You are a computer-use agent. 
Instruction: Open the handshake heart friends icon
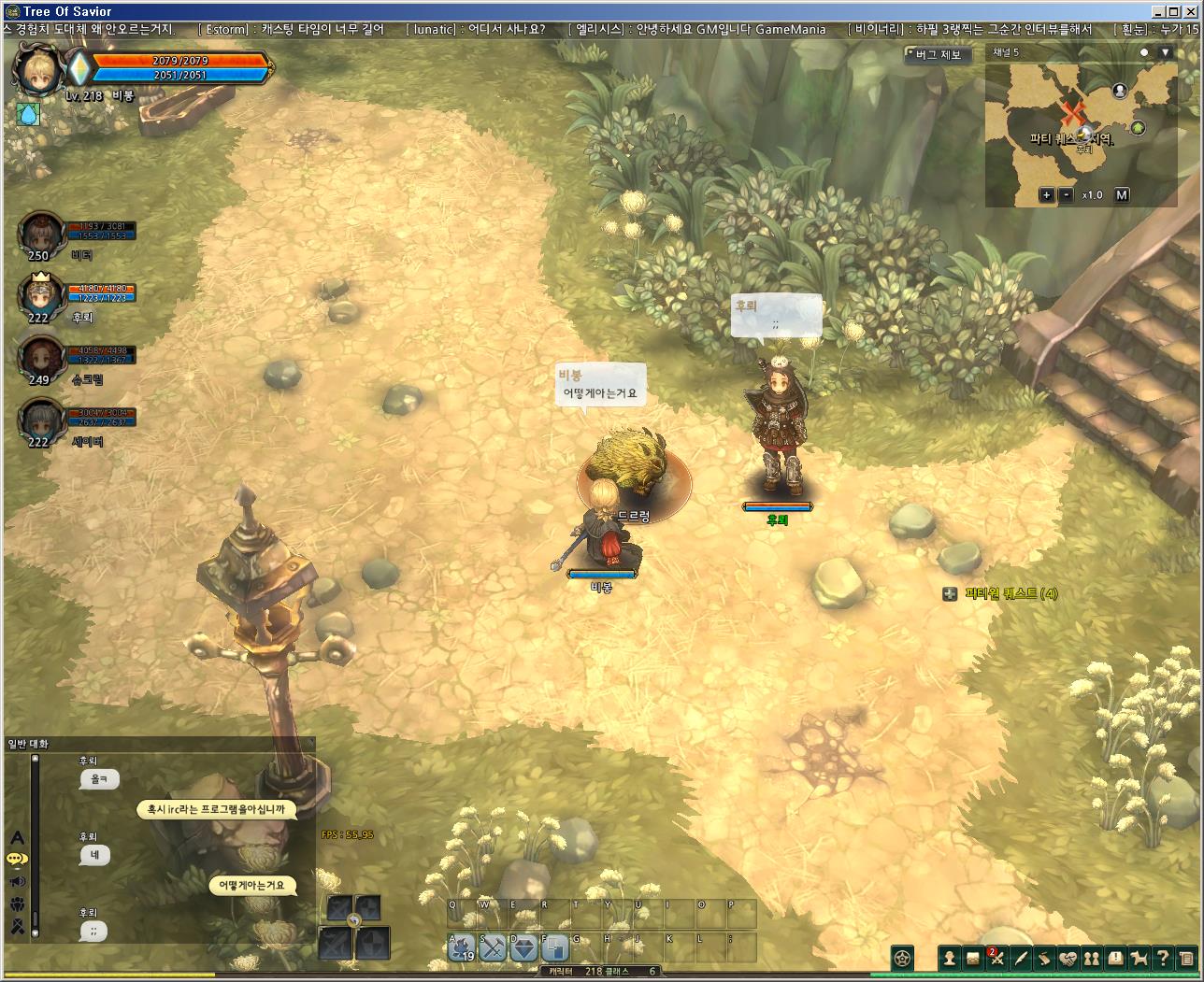[x=1068, y=958]
